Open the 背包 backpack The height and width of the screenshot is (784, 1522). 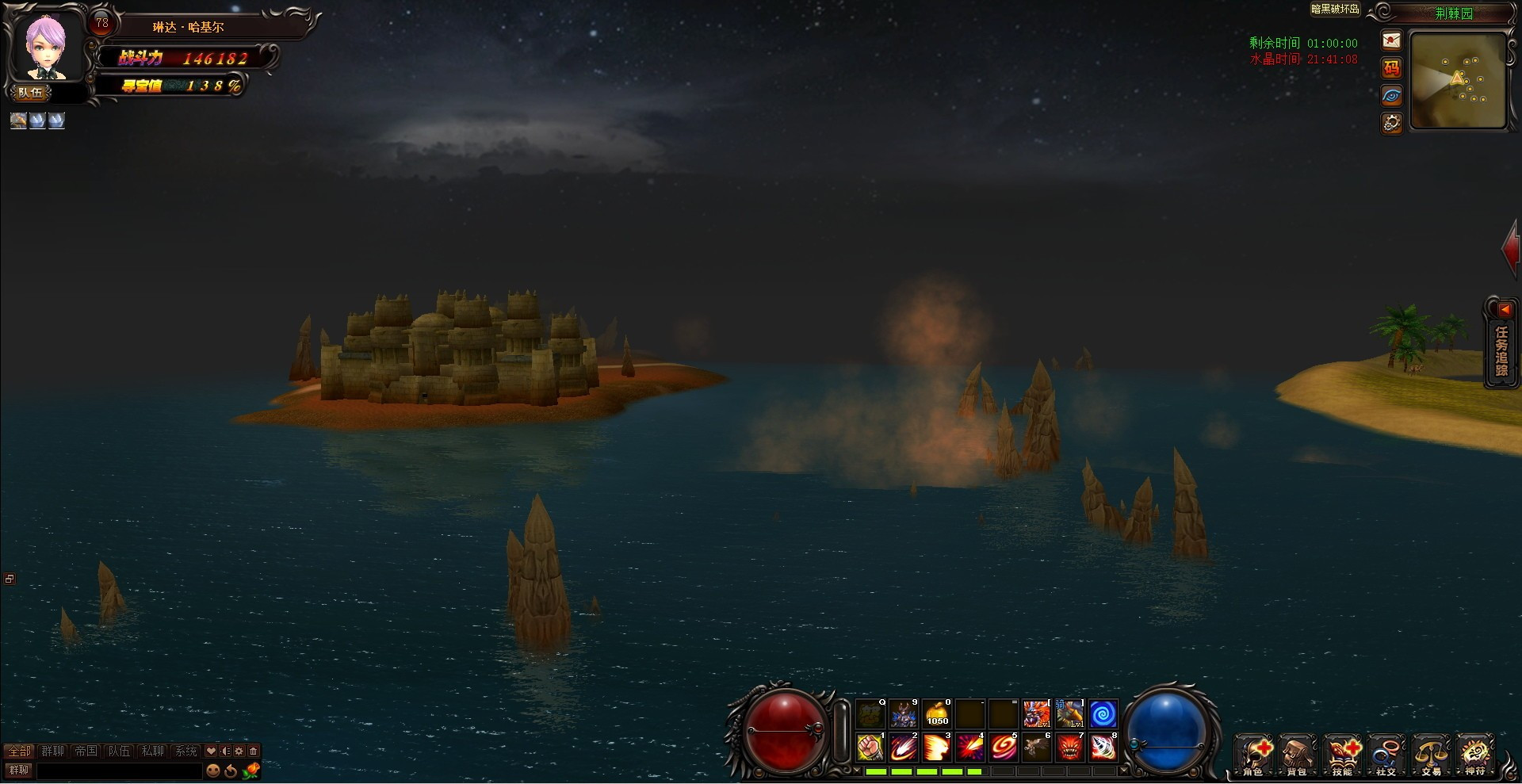tap(1298, 756)
